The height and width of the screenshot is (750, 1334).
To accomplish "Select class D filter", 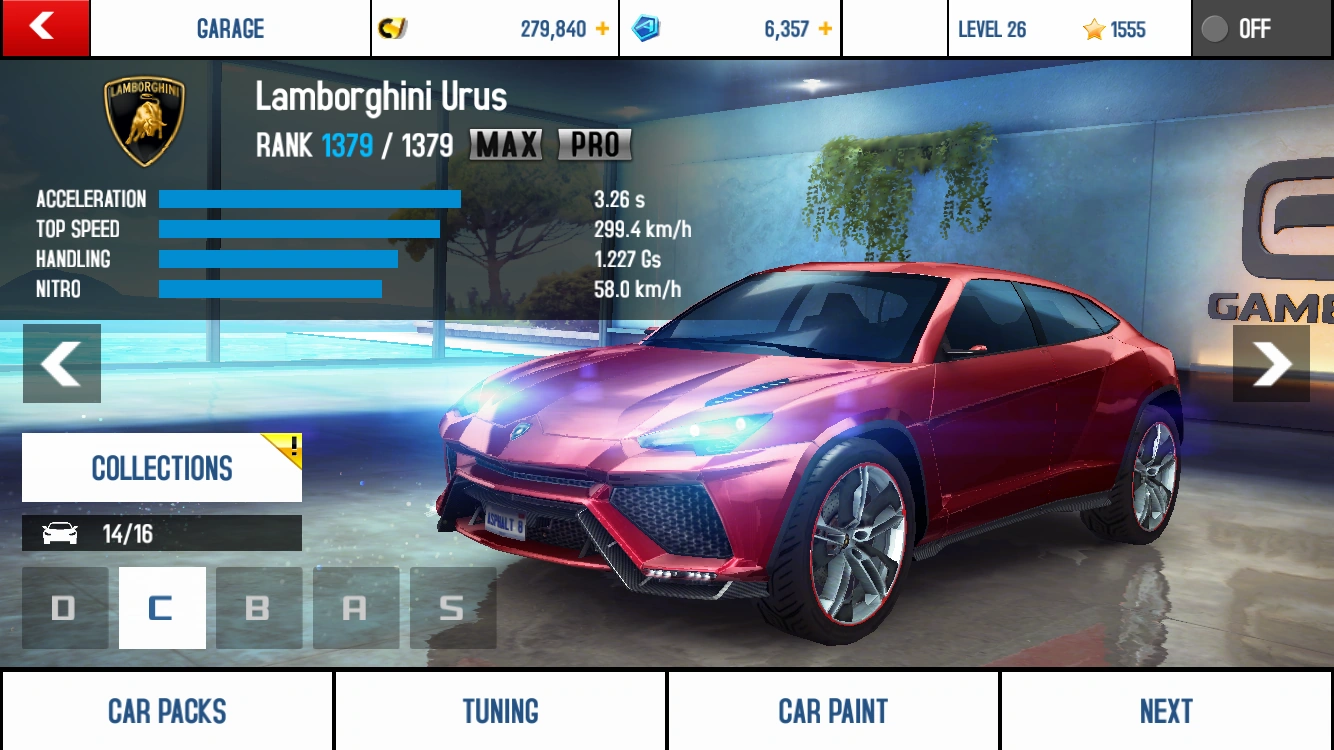I will pos(64,607).
